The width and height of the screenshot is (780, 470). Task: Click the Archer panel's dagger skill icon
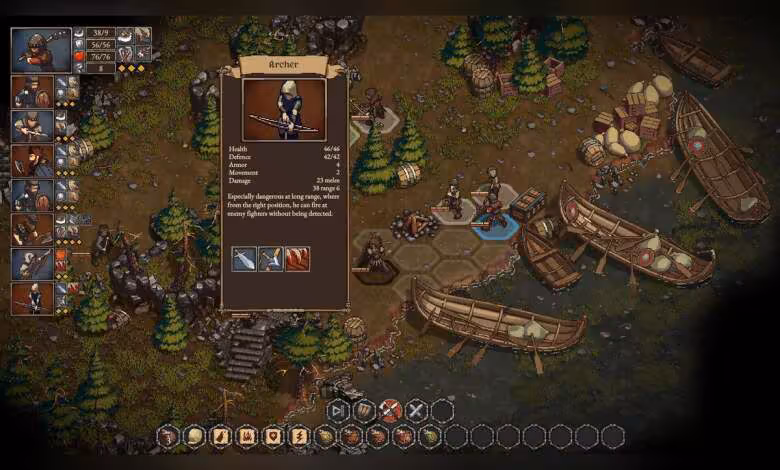(244, 259)
